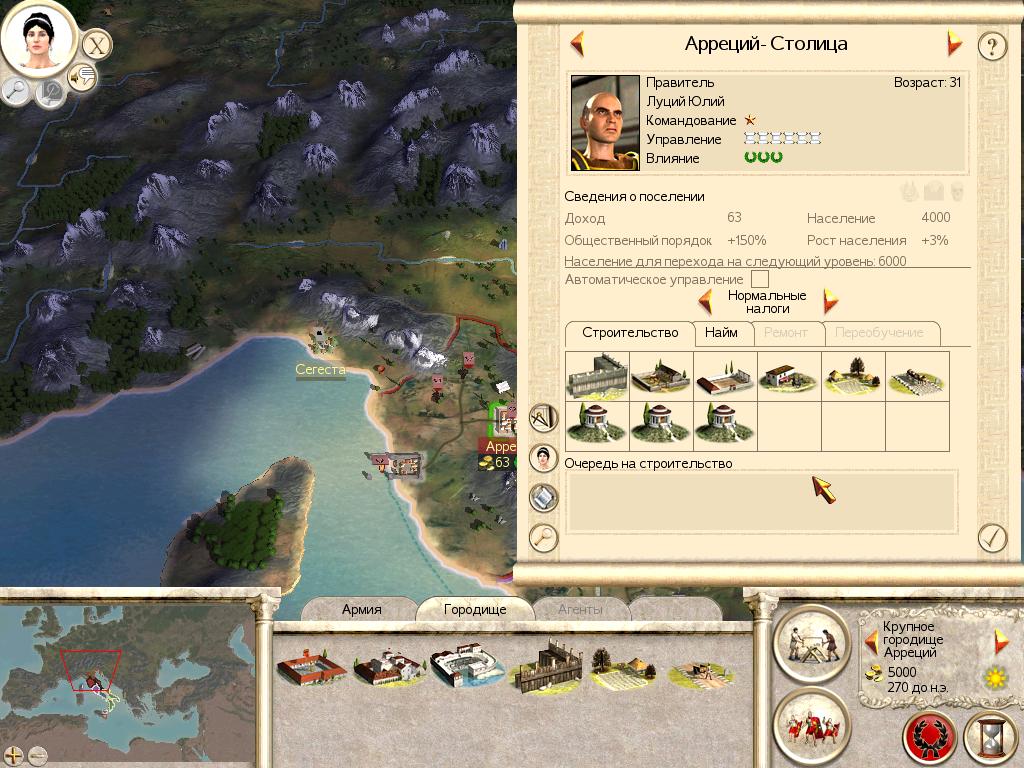Go to the next settlement scroll arrow

tap(954, 44)
